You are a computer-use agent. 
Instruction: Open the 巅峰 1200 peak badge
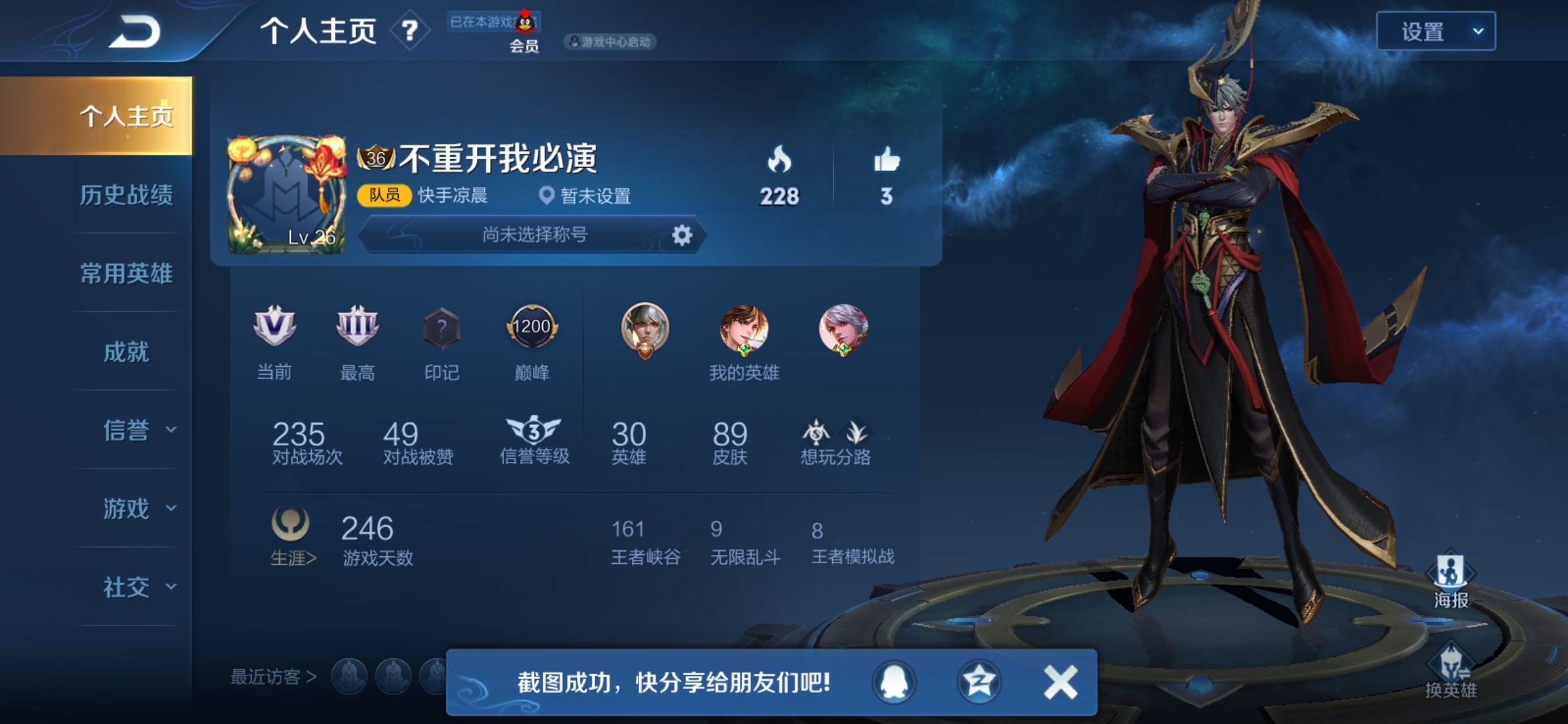click(x=533, y=328)
